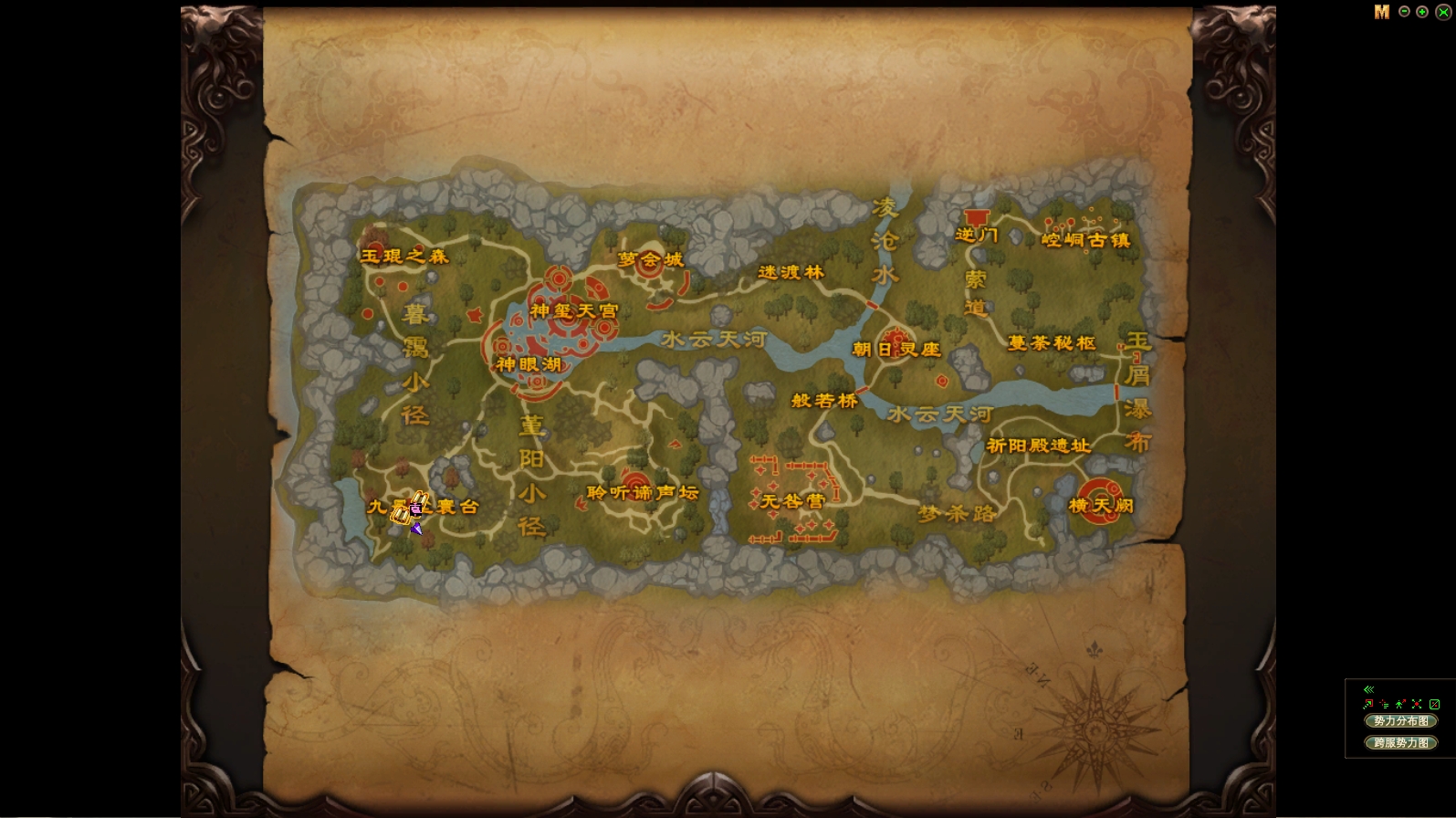1456x818 pixels.
Task: Collapse the panel with the green triple-arrow
Action: tap(1368, 689)
